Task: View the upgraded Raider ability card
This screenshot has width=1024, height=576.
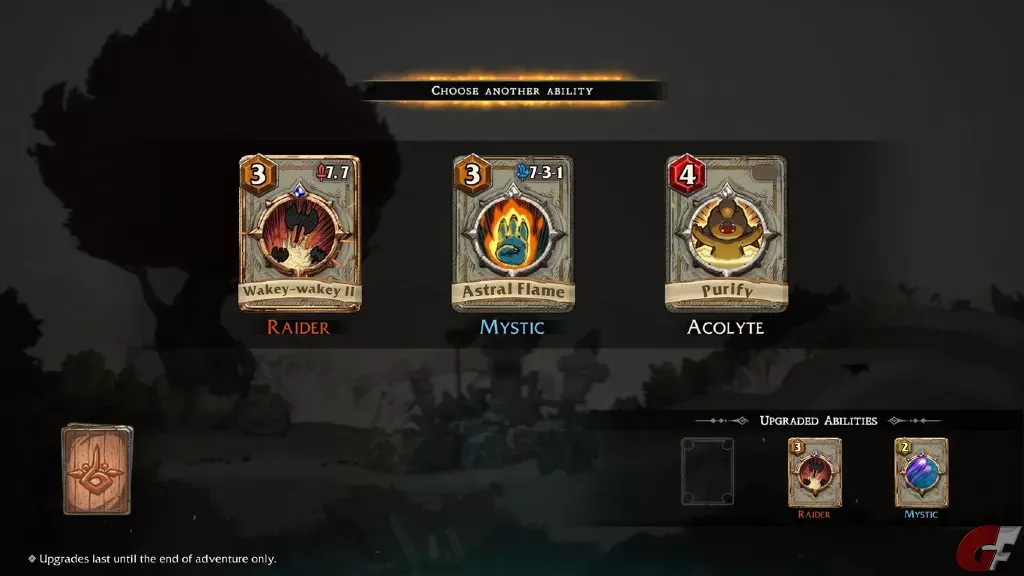Action: [x=814, y=472]
